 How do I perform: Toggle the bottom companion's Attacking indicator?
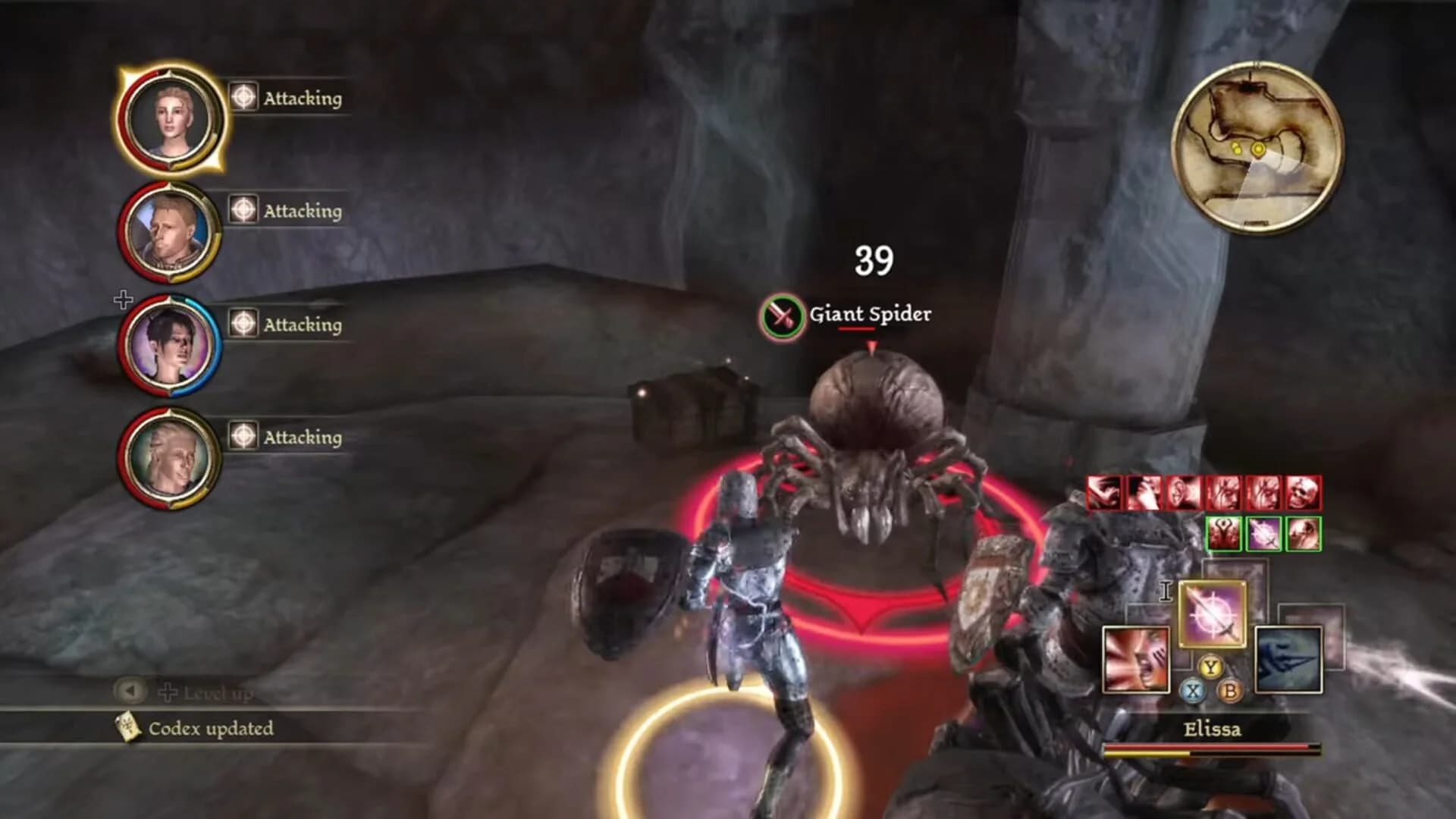click(x=244, y=437)
